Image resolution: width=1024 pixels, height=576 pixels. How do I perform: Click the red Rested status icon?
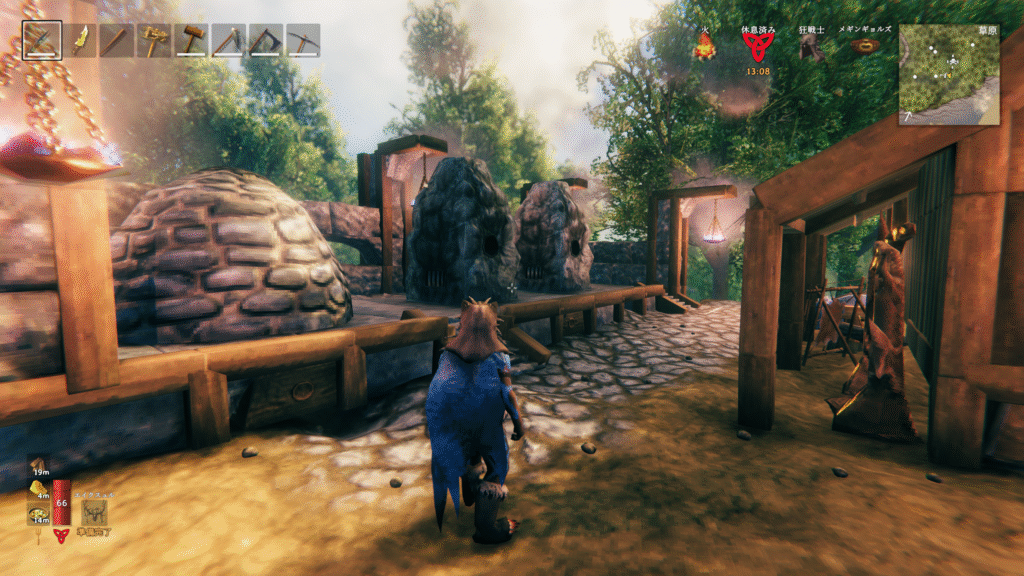tap(757, 47)
